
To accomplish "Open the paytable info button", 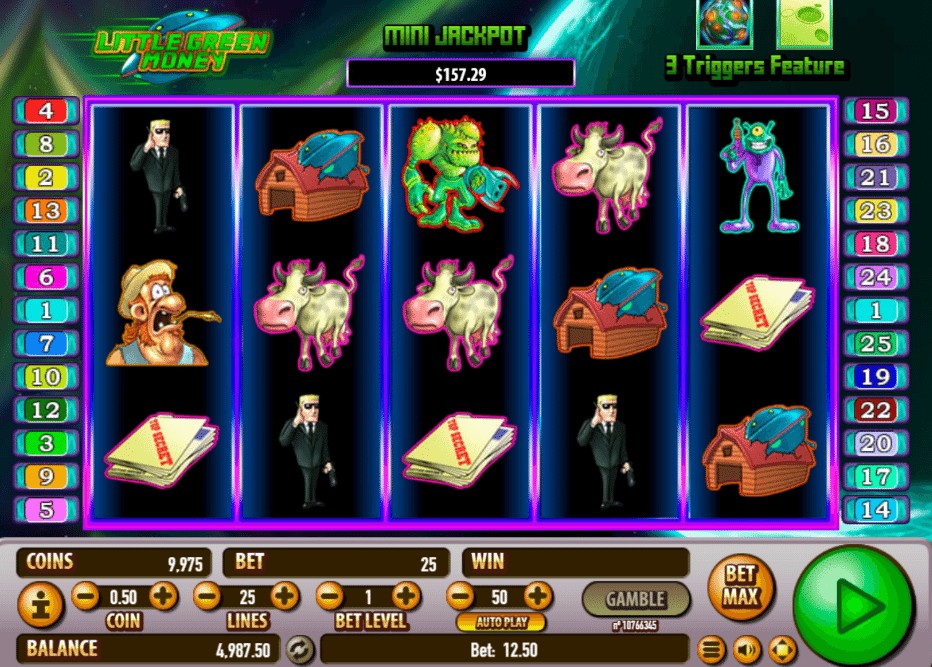I will pyautogui.click(x=41, y=604).
